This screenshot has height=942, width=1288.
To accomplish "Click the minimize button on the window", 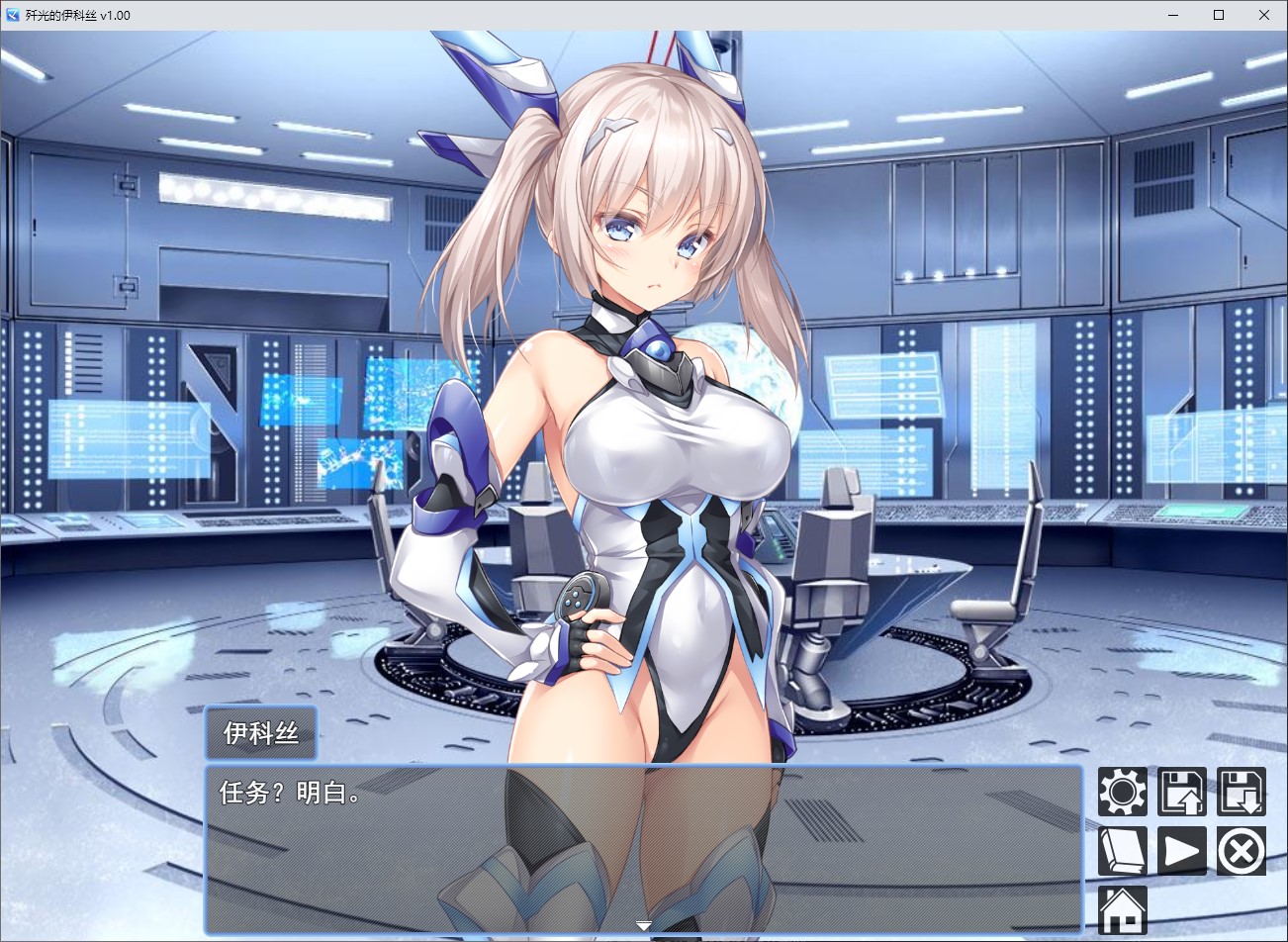I will [1172, 15].
